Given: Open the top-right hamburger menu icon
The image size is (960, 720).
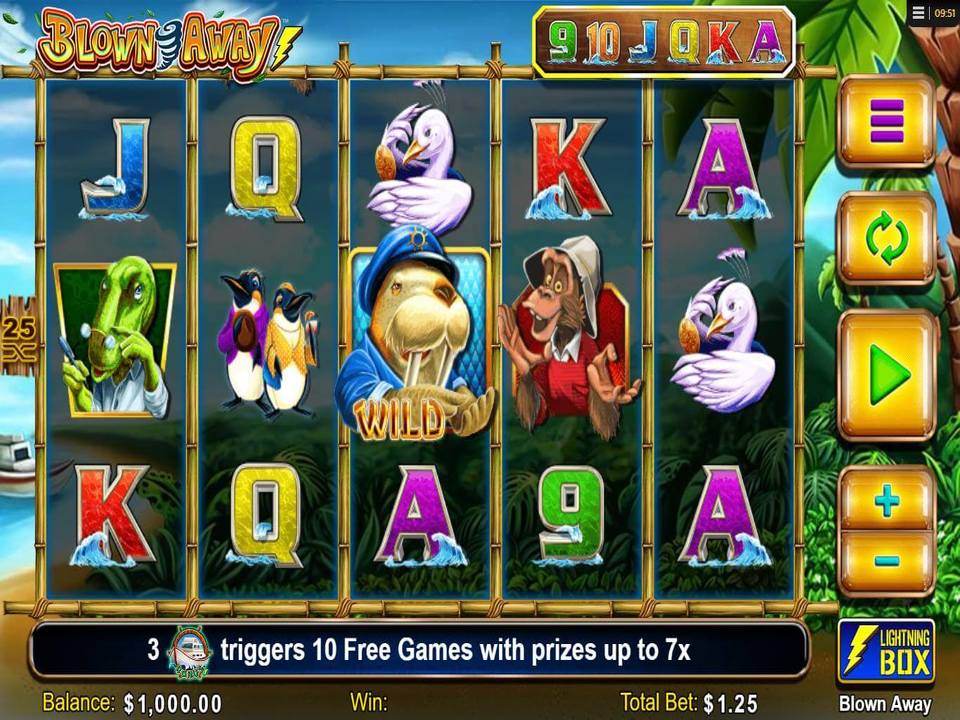Looking at the screenshot, I should [918, 13].
